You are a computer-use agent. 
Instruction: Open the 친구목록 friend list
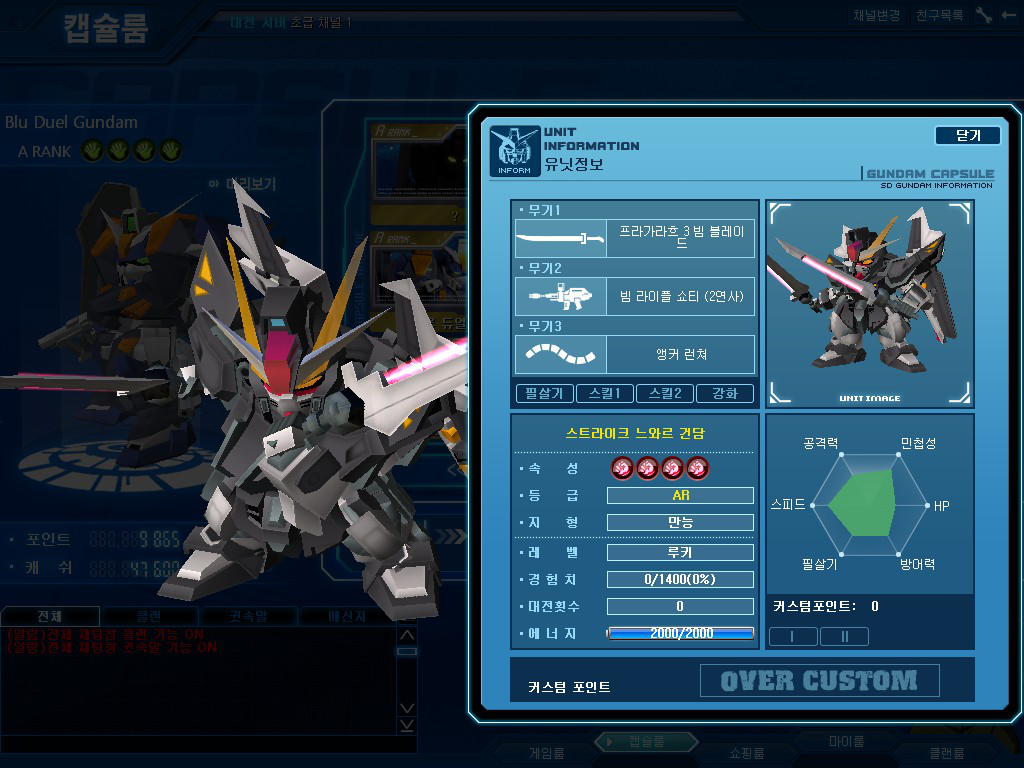(x=940, y=16)
